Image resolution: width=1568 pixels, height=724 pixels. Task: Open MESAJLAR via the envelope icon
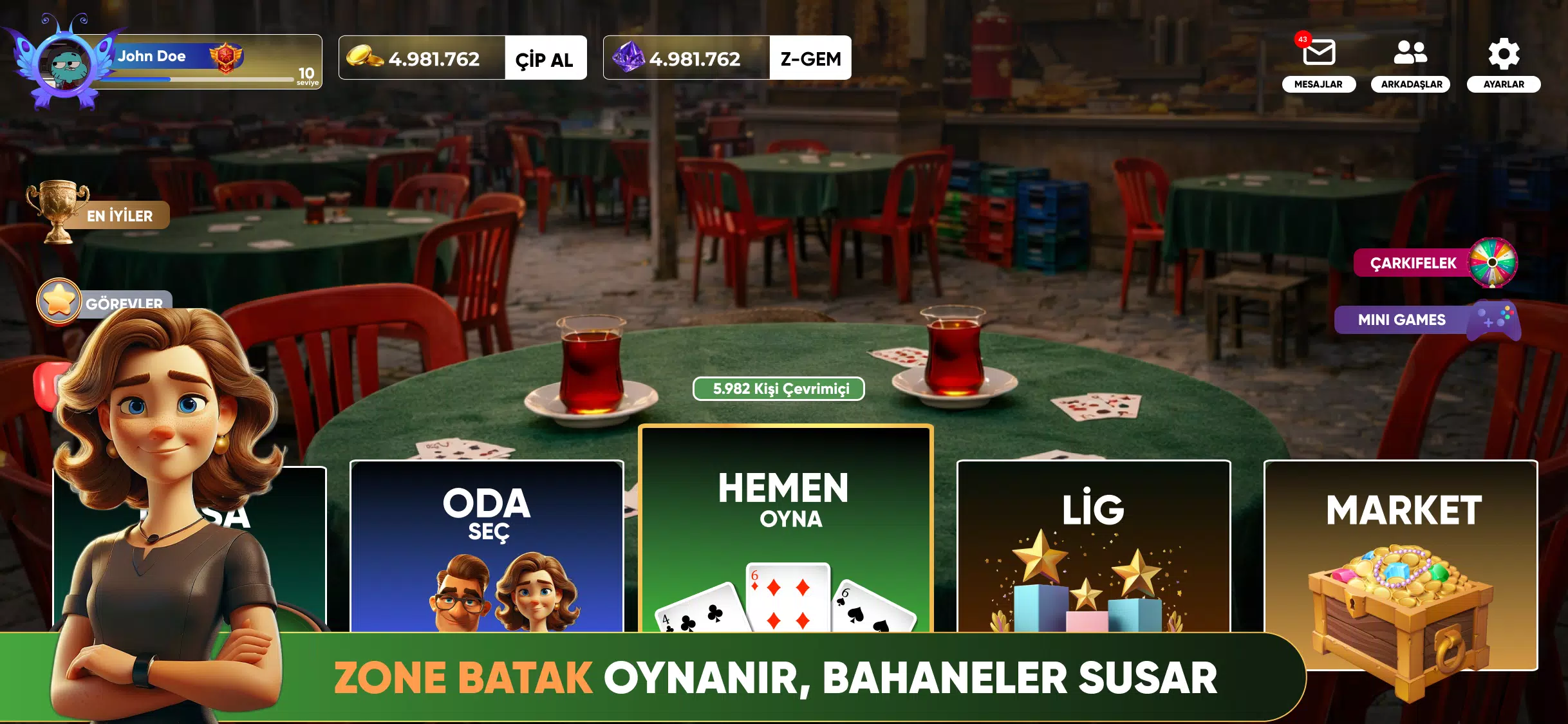pyautogui.click(x=1319, y=53)
